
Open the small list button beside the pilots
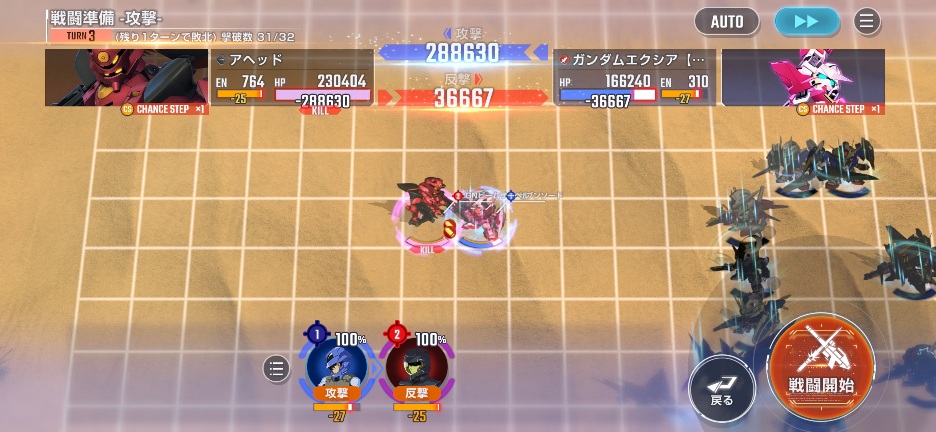[x=276, y=369]
